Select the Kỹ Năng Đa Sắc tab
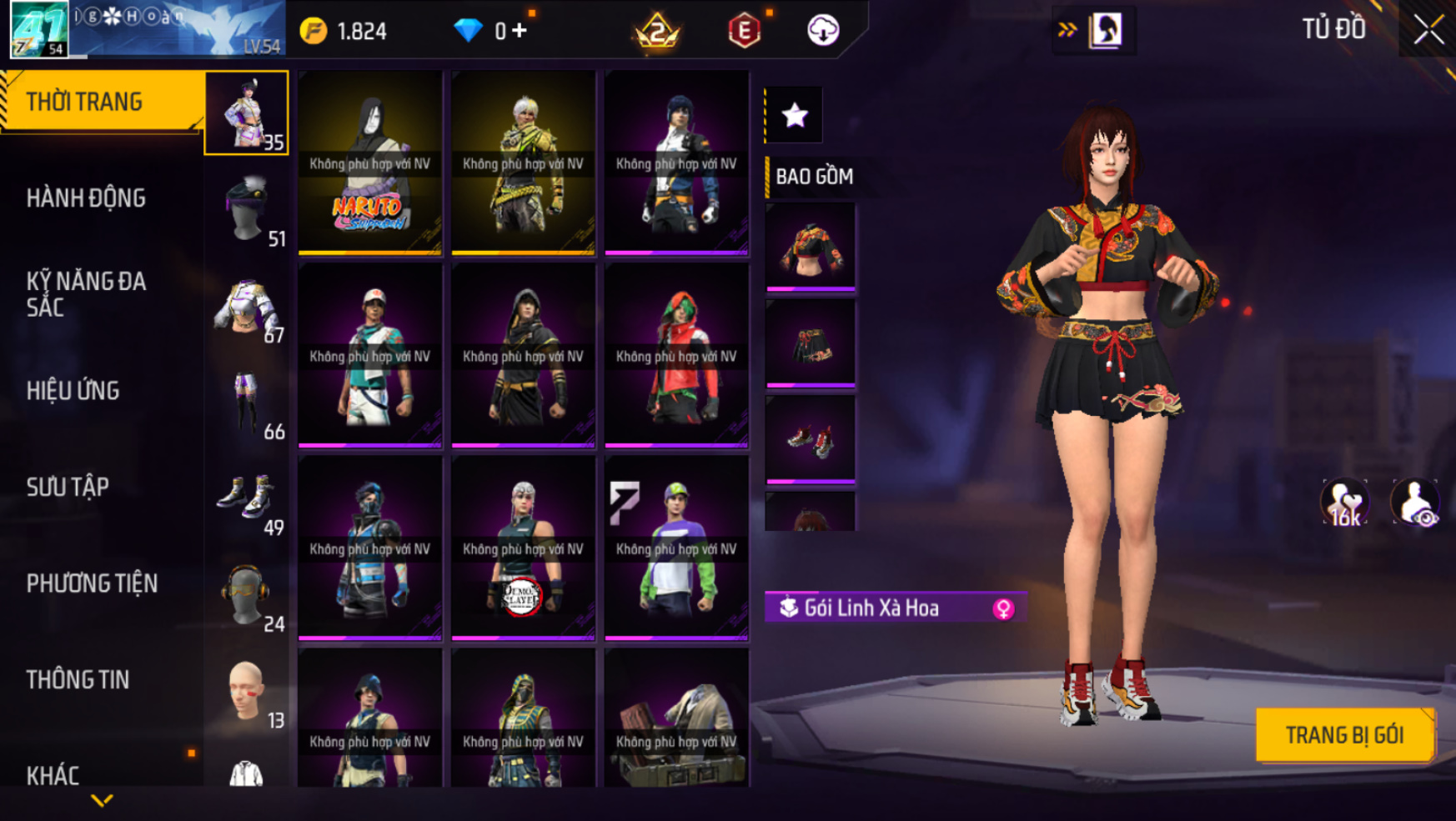The height and width of the screenshot is (821, 1456). [x=86, y=294]
